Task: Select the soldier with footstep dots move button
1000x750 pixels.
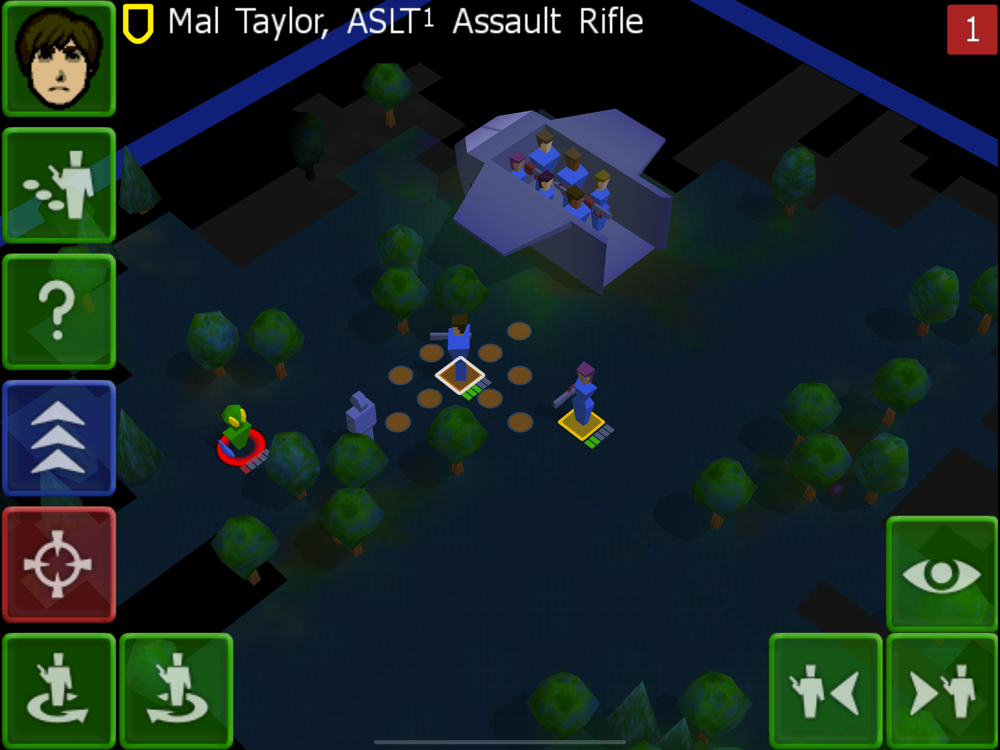Action: pyautogui.click(x=59, y=185)
